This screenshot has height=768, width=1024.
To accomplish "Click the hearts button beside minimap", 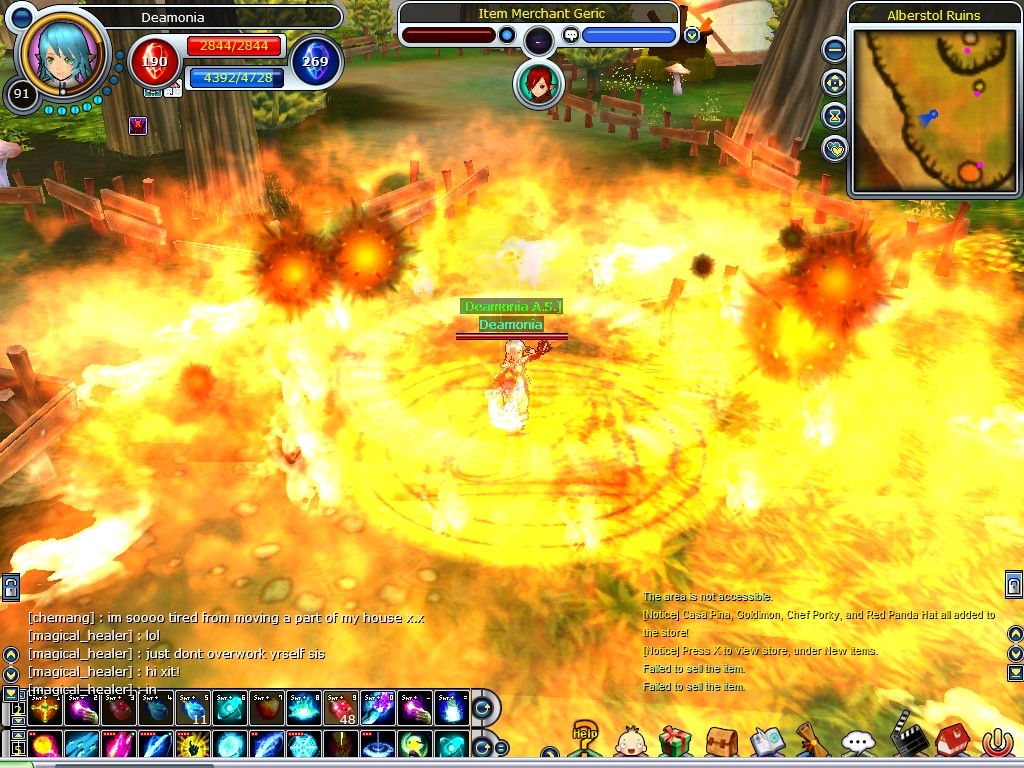I will pyautogui.click(x=834, y=149).
